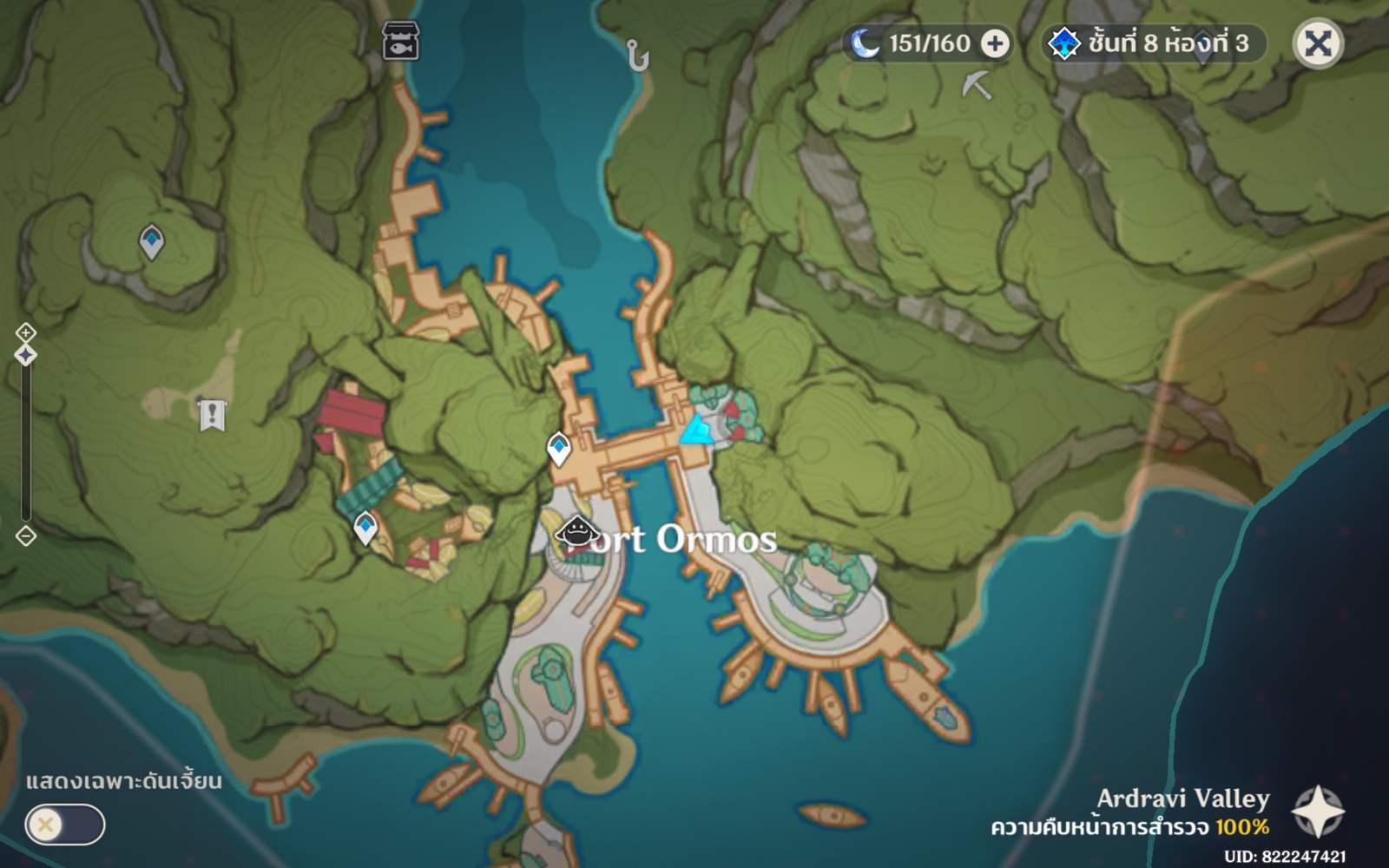
Task: Click the fishing hook spot icon
Action: pyautogui.click(x=636, y=54)
